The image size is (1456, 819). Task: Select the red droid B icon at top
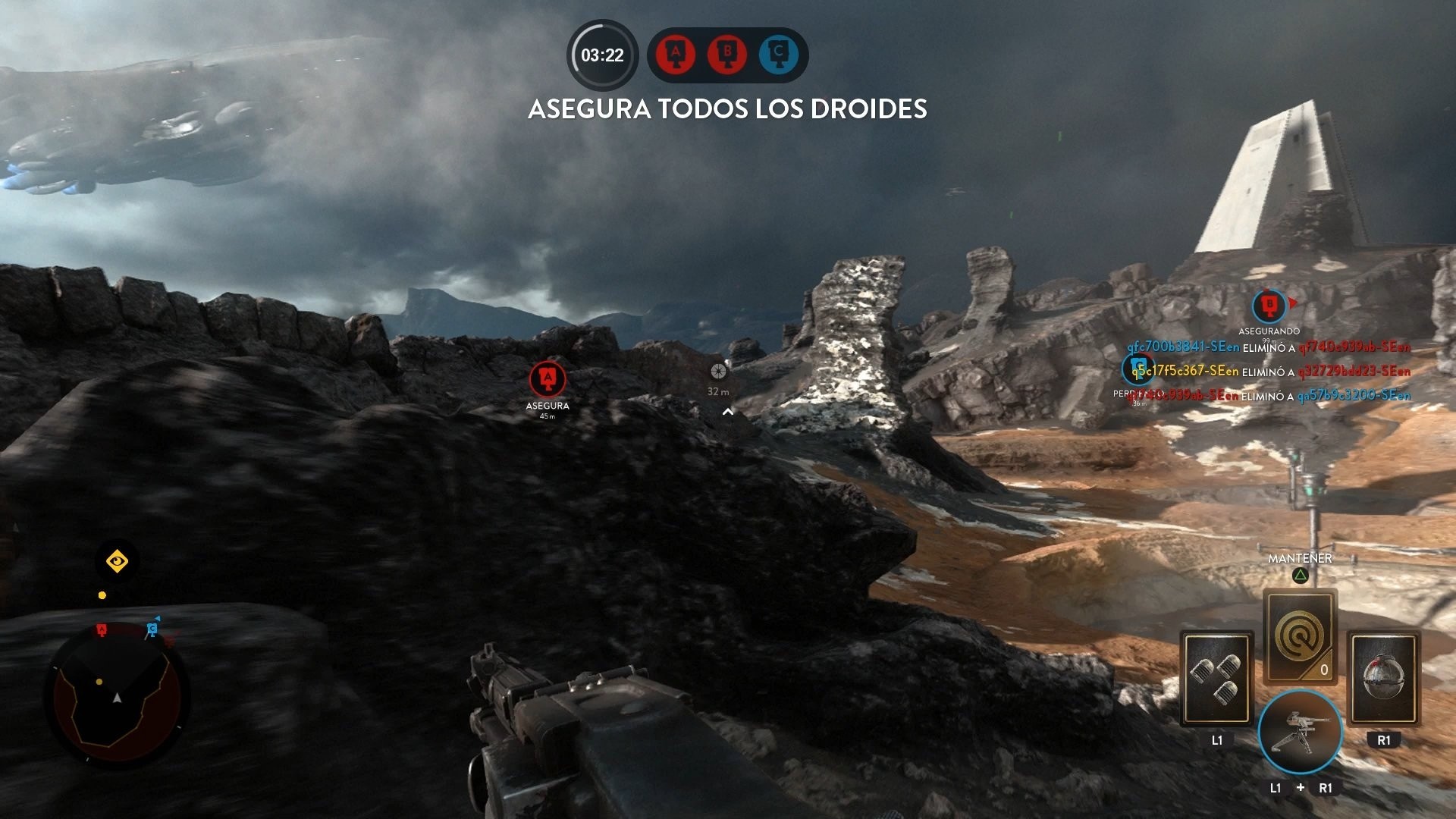[726, 55]
